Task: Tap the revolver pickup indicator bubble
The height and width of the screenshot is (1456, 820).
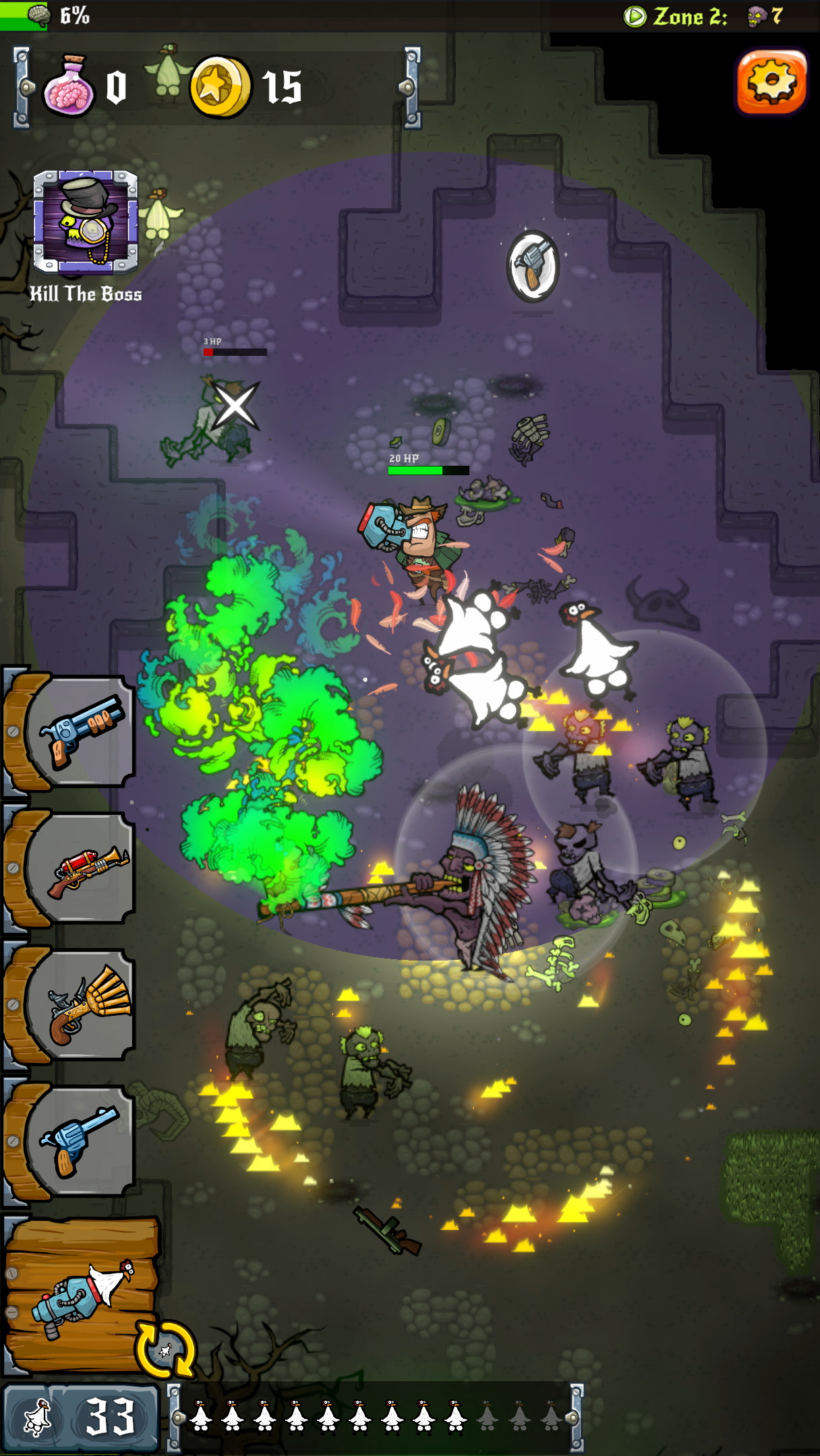Action: click(x=533, y=266)
